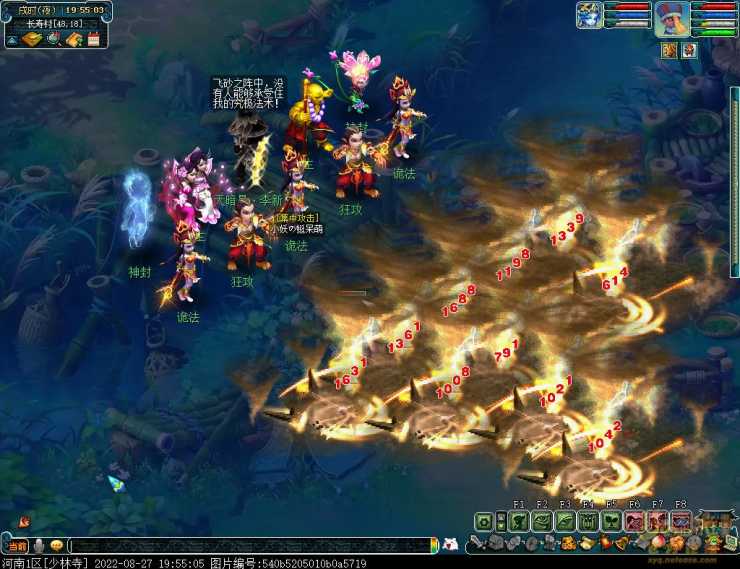Activate the F1 hotkey skill slot
740x569 pixels.
[x=518, y=521]
